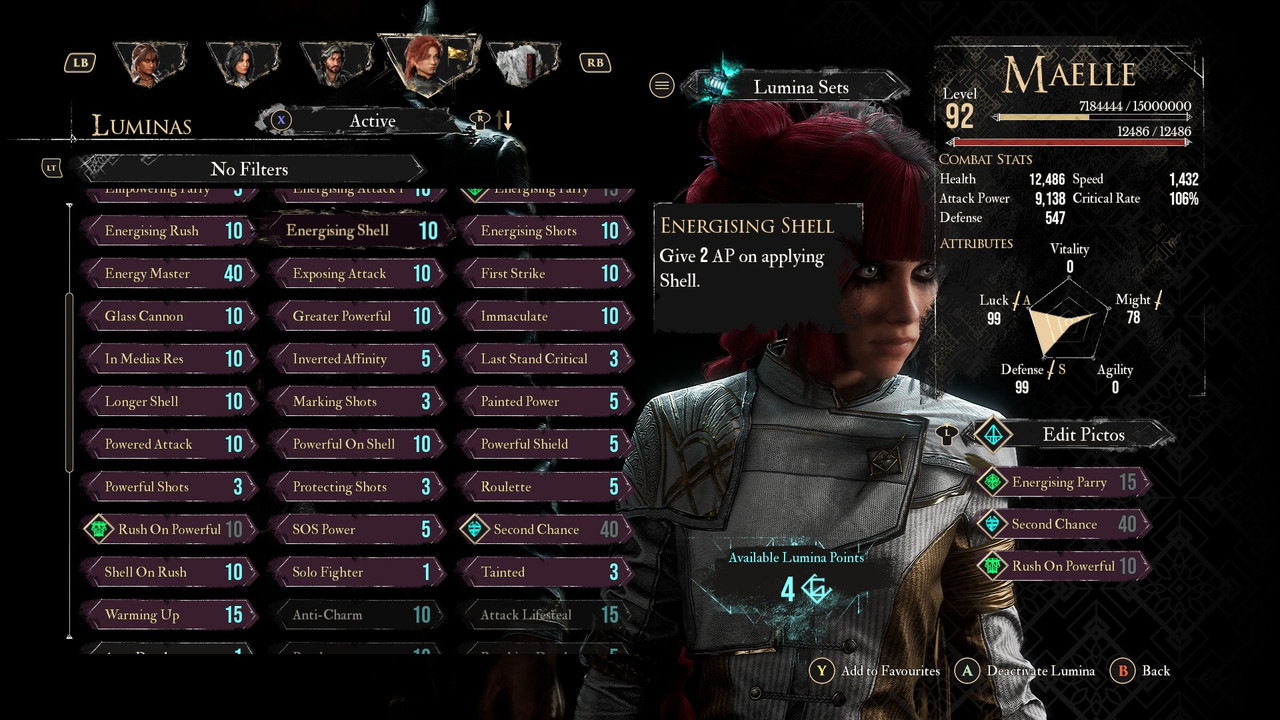Select the Warming Up lumina
1280x720 pixels.
[x=166, y=615]
